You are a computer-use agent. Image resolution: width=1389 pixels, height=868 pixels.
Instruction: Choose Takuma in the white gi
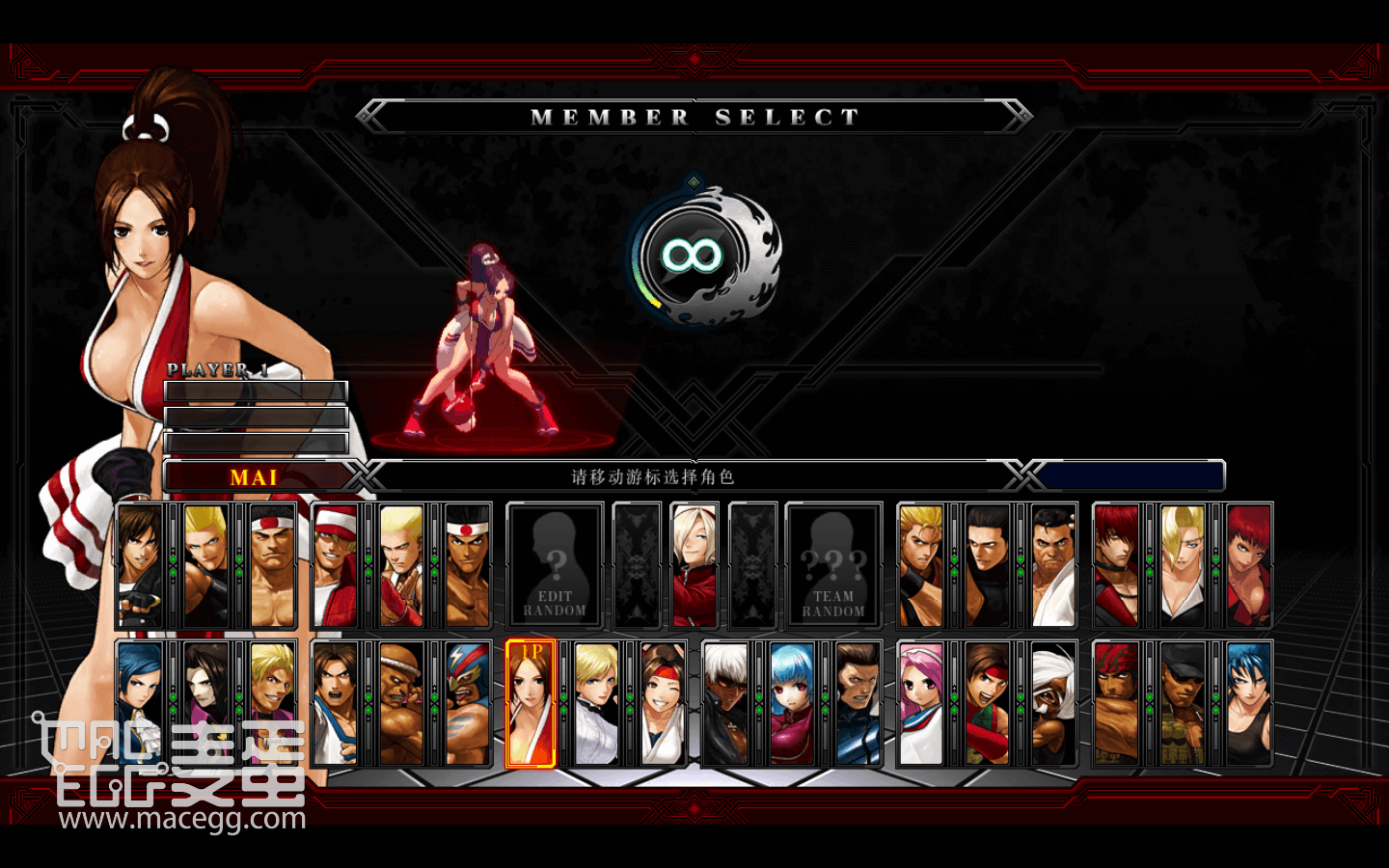1052,566
